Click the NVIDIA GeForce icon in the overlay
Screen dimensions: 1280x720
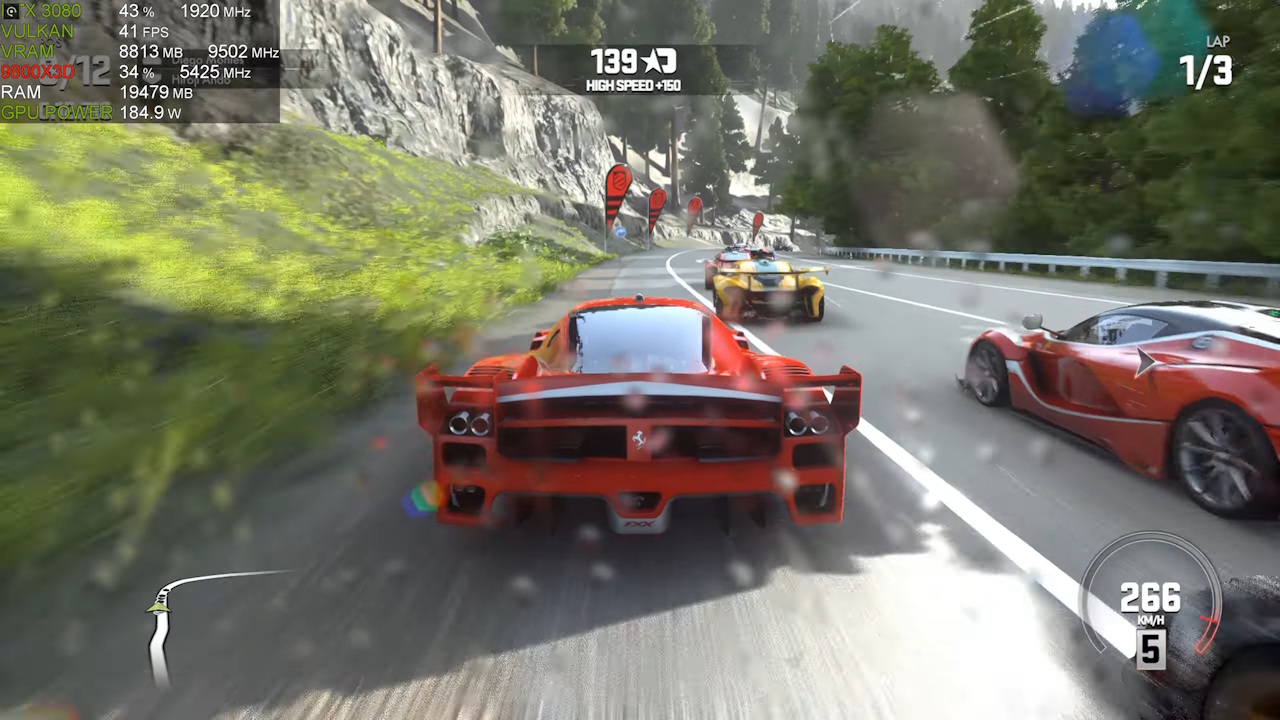click(x=11, y=11)
